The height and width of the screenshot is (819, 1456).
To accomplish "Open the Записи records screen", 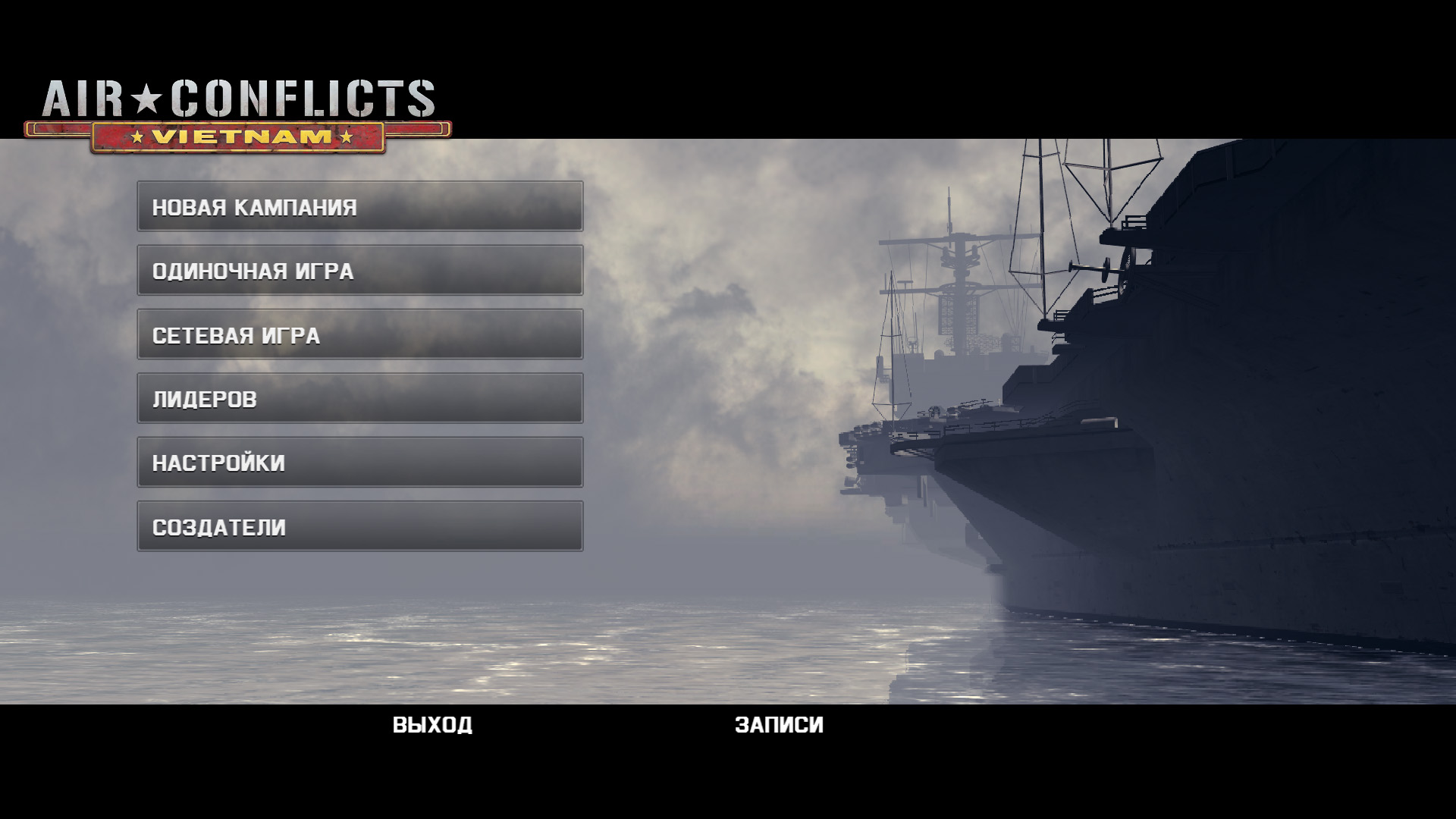I will click(x=779, y=725).
